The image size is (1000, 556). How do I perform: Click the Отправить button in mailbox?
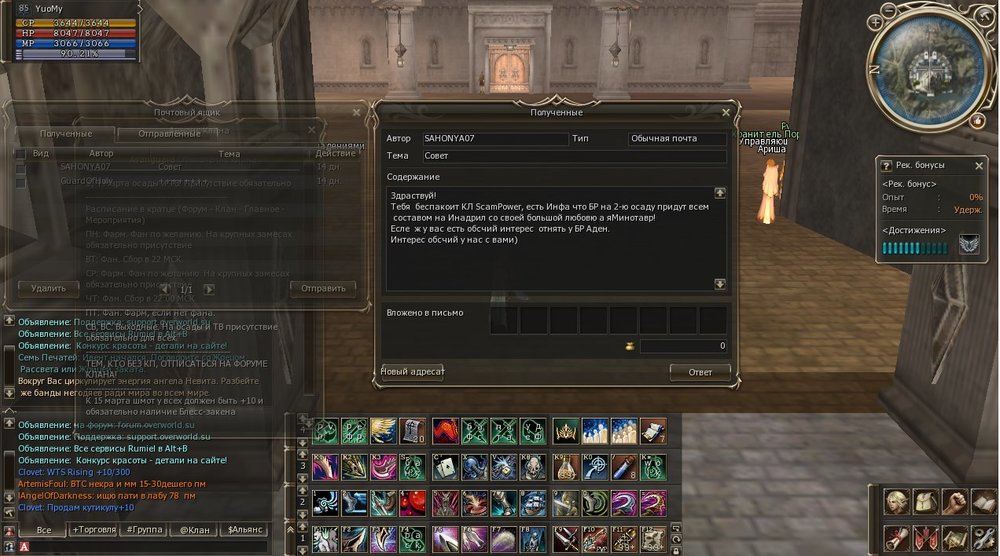coord(323,288)
